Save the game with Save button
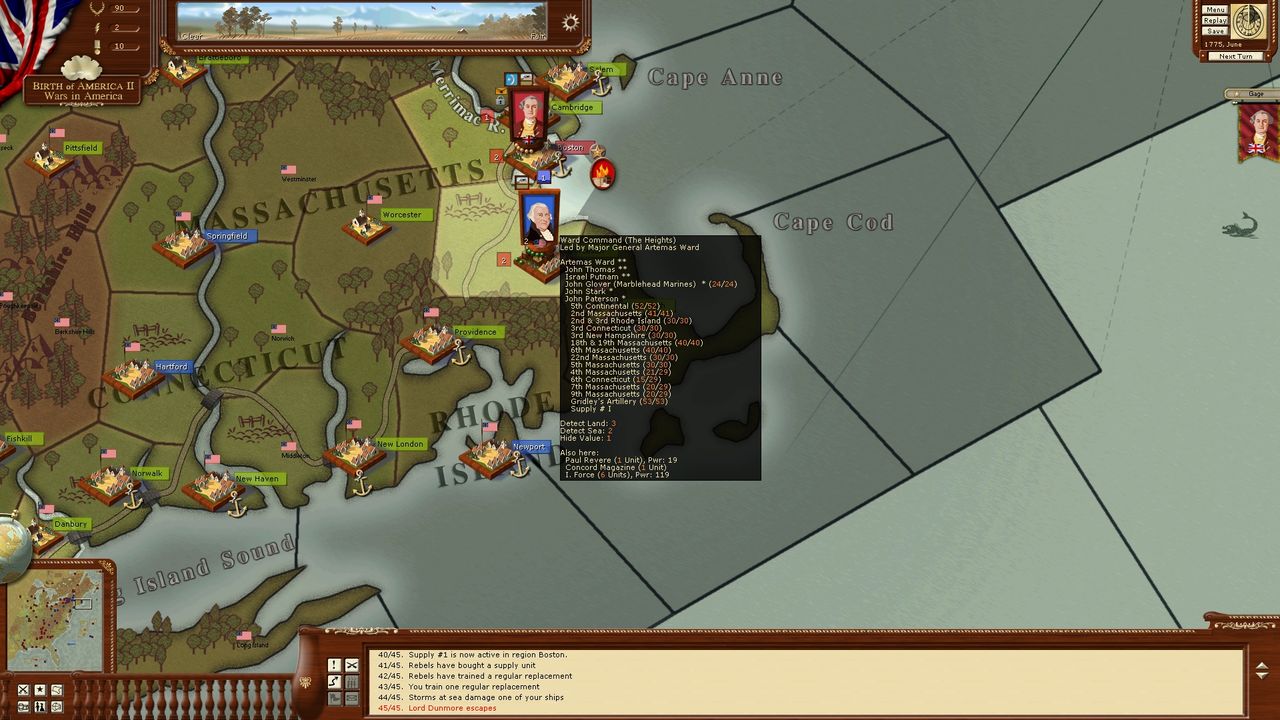The height and width of the screenshot is (720, 1280). tap(1215, 31)
